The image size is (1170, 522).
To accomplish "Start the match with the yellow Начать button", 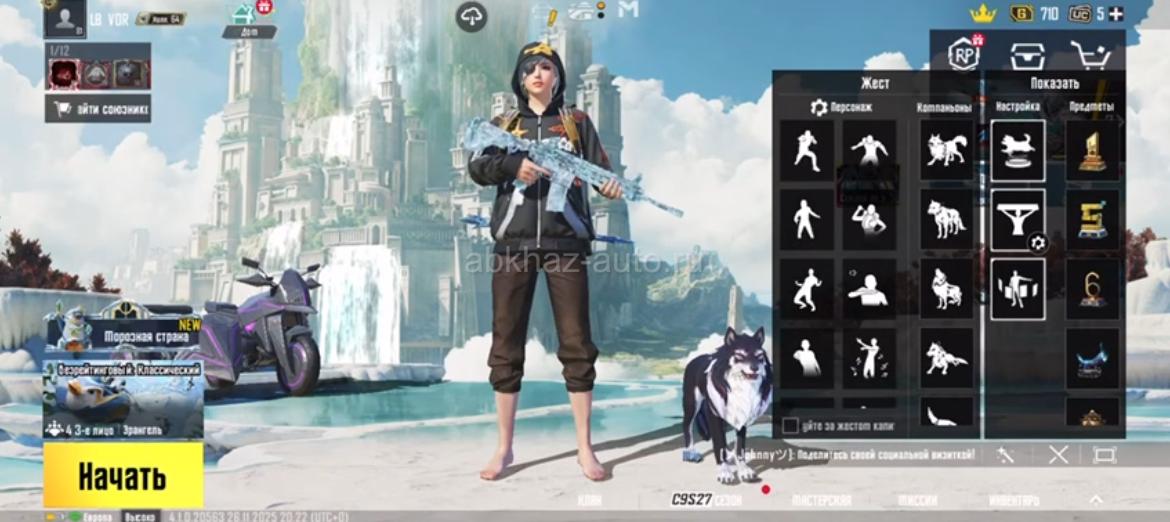I will coord(122,476).
